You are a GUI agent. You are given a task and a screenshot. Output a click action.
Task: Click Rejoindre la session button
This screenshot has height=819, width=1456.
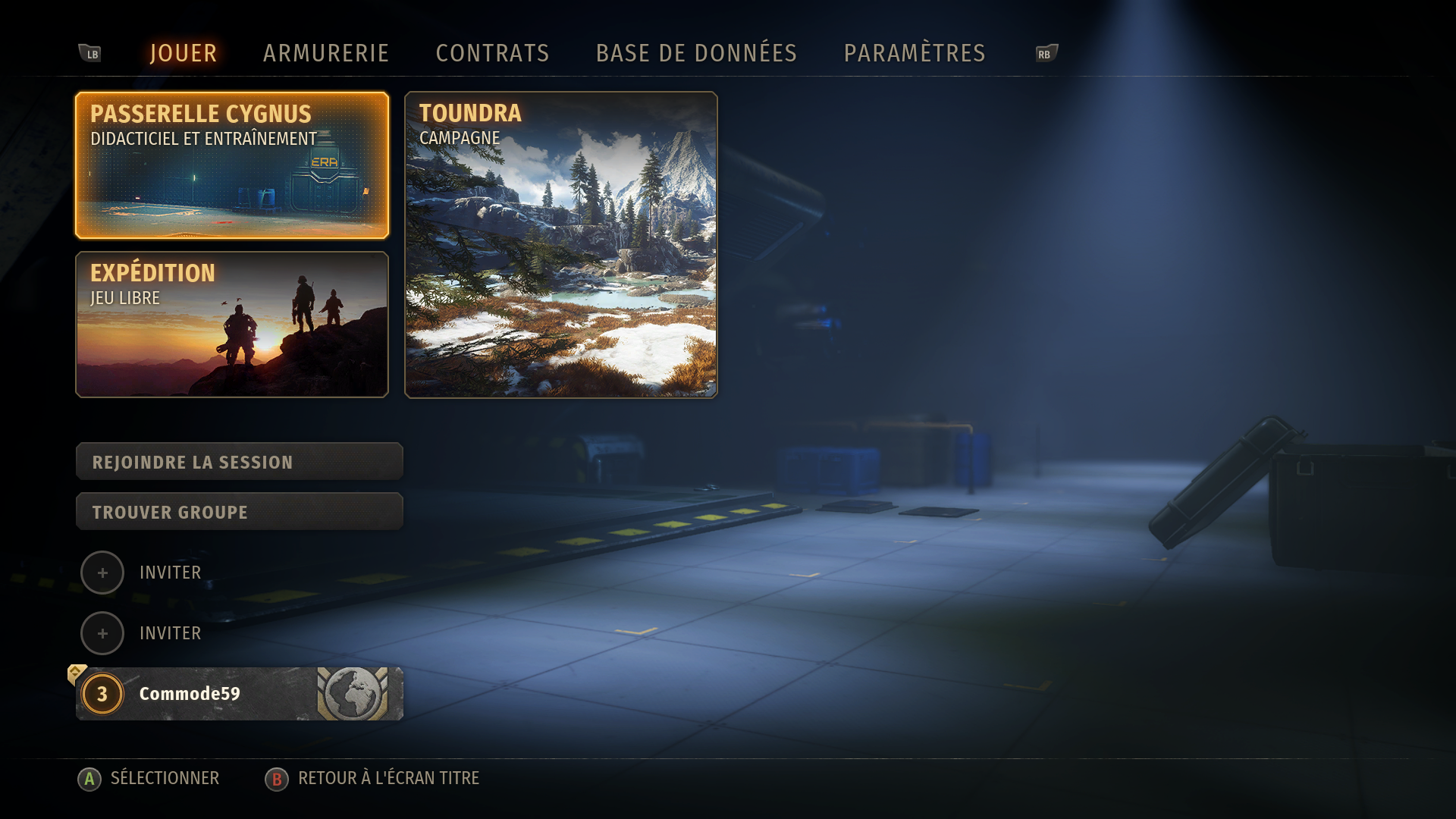(240, 462)
